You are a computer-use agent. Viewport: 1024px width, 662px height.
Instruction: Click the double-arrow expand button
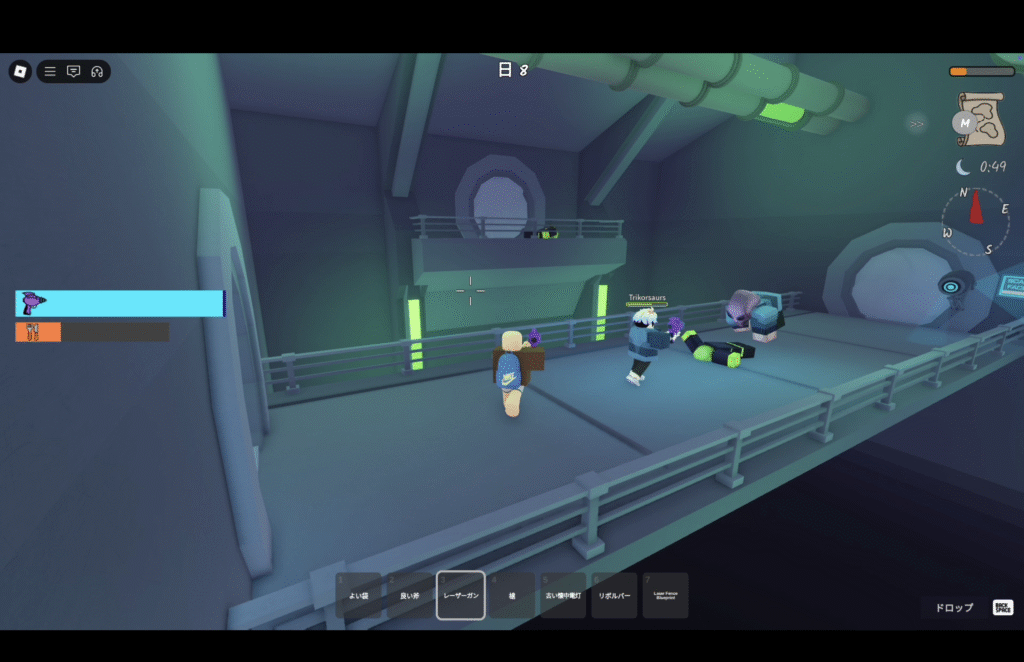916,124
